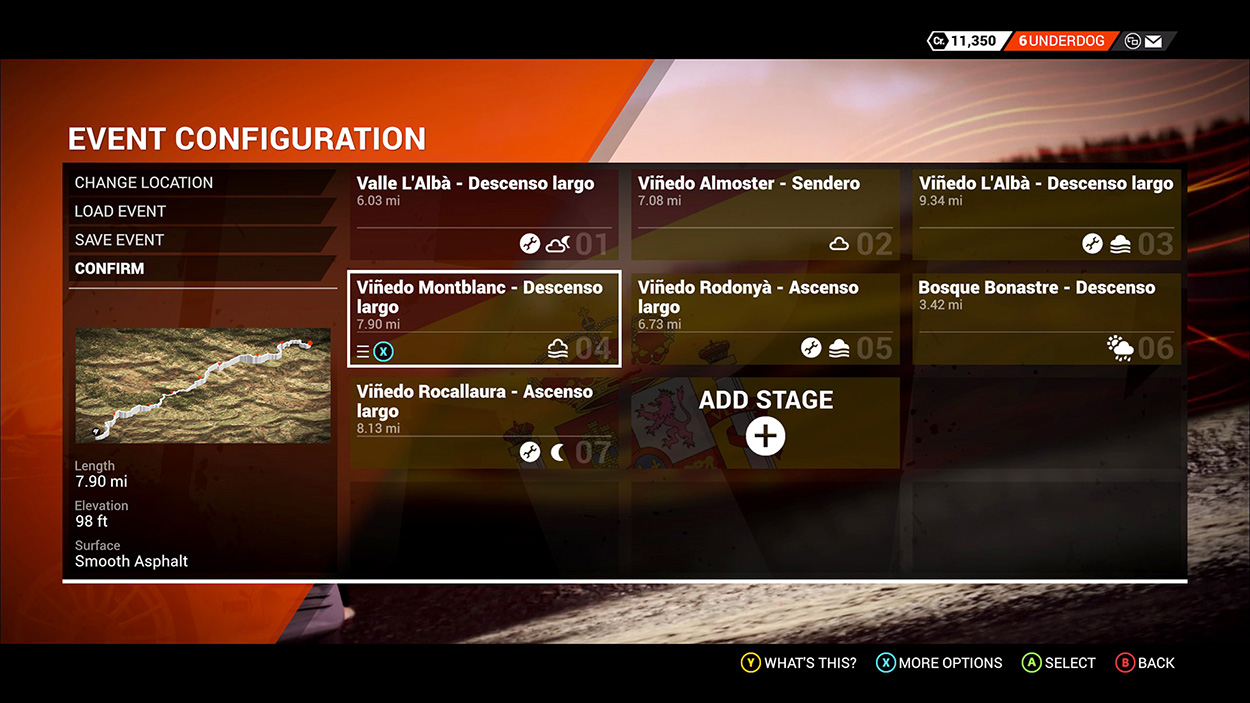Click the Viñedo Montblanc stage map preview
The width and height of the screenshot is (1250, 703).
pos(203,385)
